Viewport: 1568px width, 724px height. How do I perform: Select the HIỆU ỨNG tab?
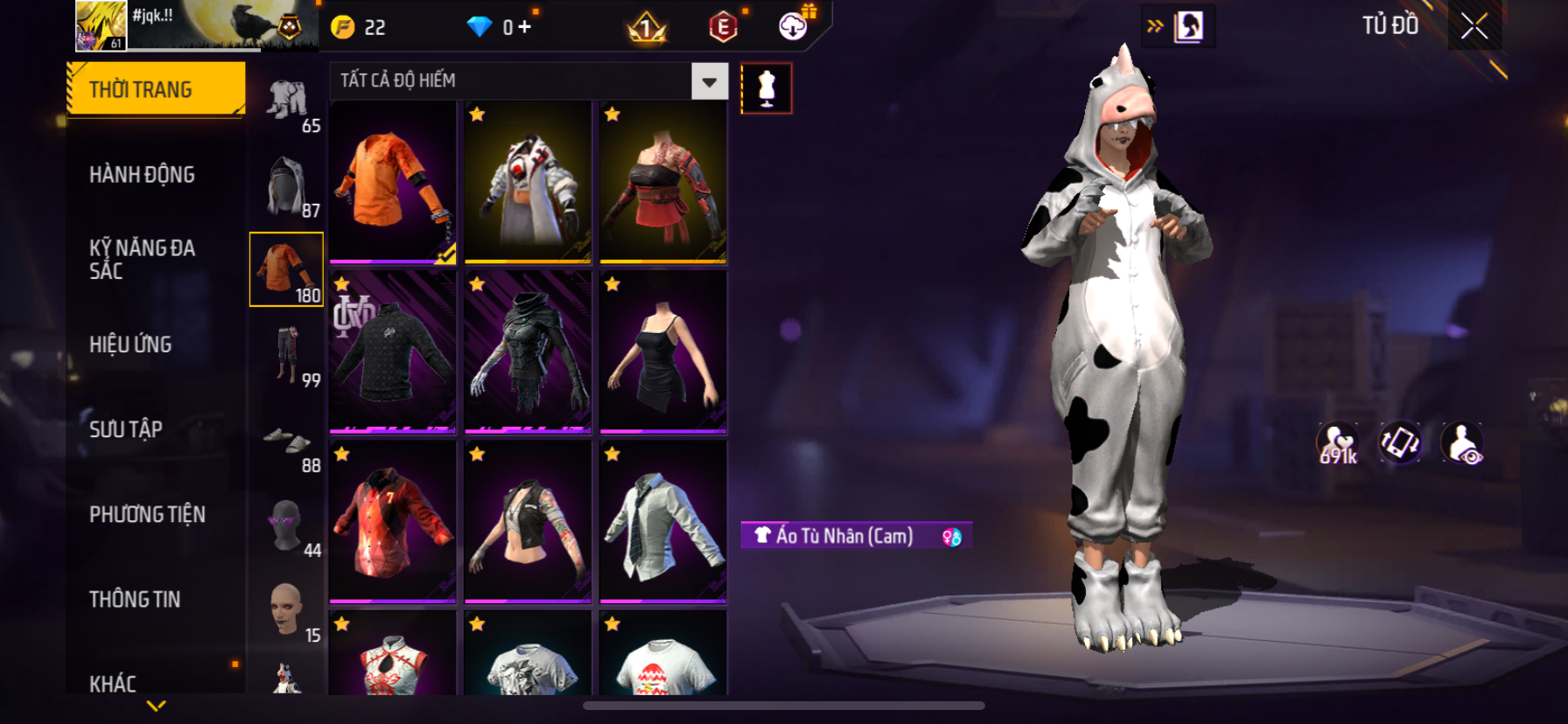[130, 345]
